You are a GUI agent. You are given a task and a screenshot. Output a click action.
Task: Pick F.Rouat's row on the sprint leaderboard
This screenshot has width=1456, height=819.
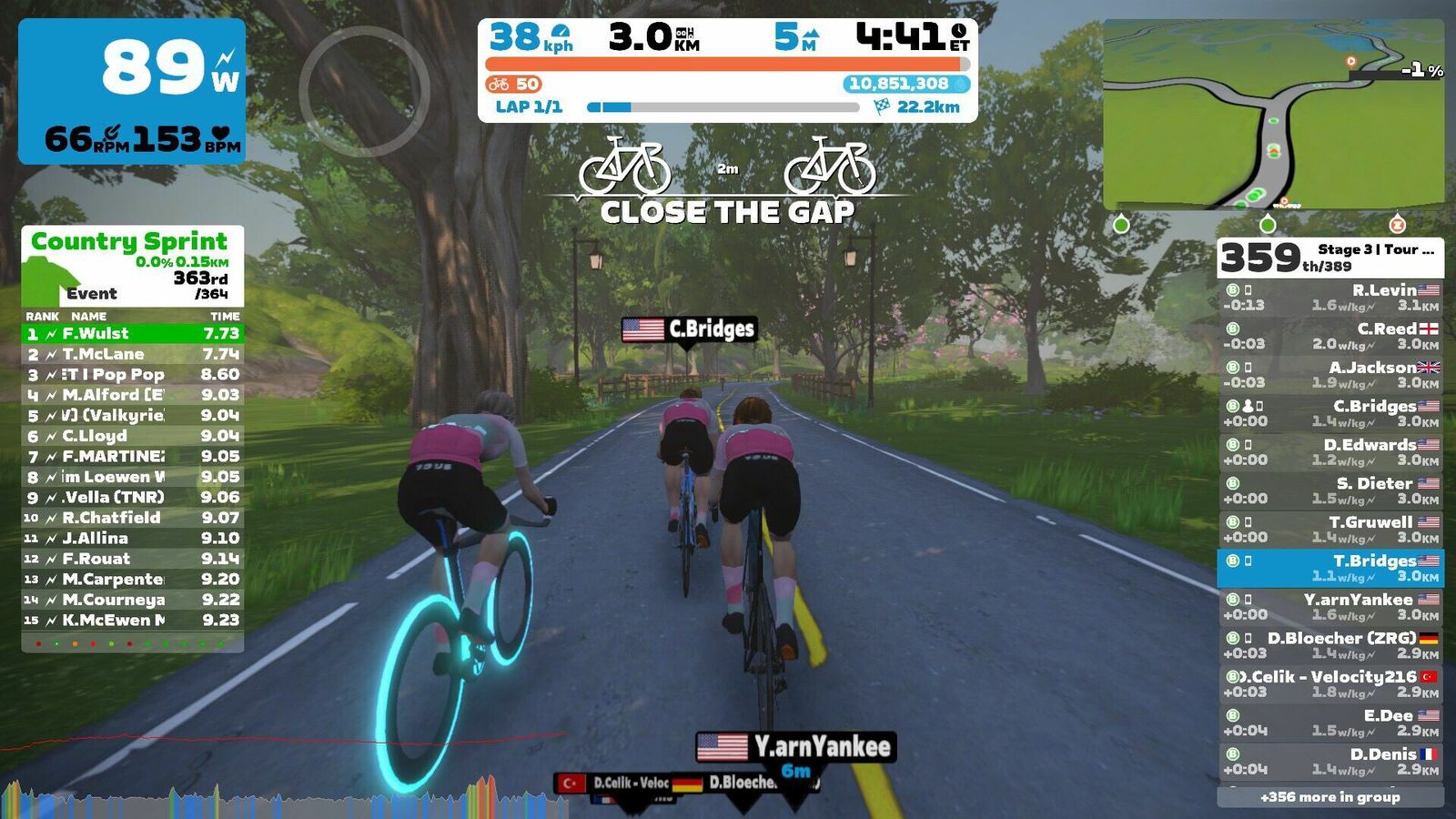point(132,559)
